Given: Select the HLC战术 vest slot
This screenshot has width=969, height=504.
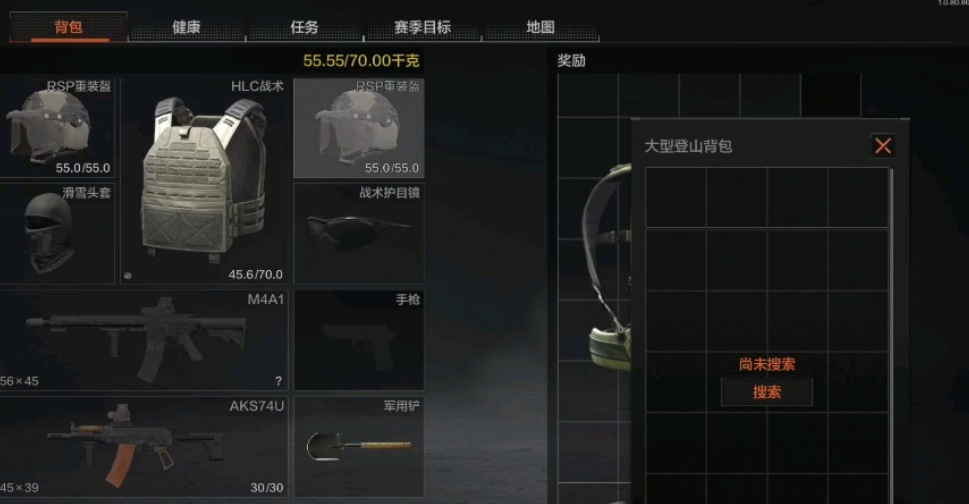Looking at the screenshot, I should coord(205,180).
